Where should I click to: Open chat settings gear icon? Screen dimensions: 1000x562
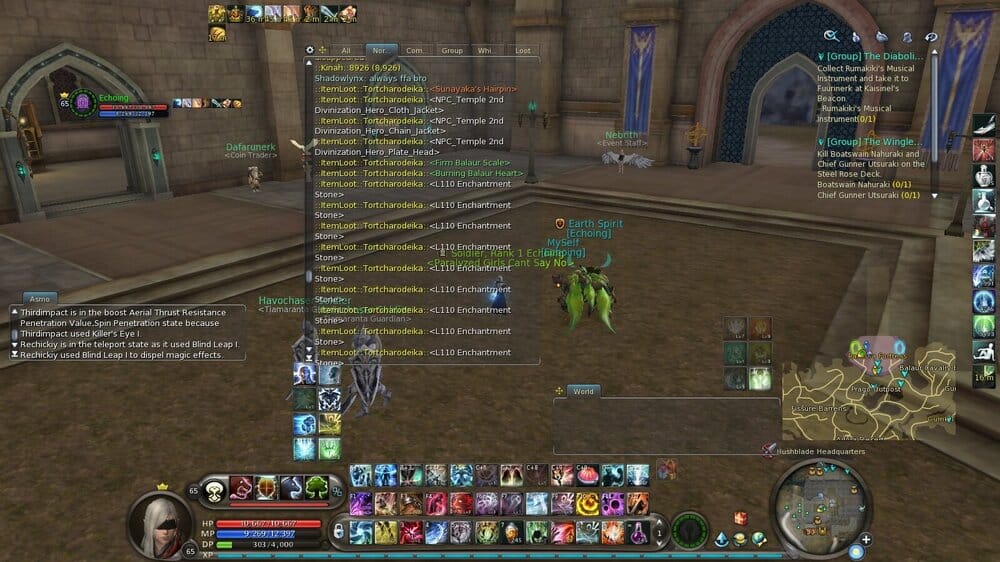click(310, 49)
